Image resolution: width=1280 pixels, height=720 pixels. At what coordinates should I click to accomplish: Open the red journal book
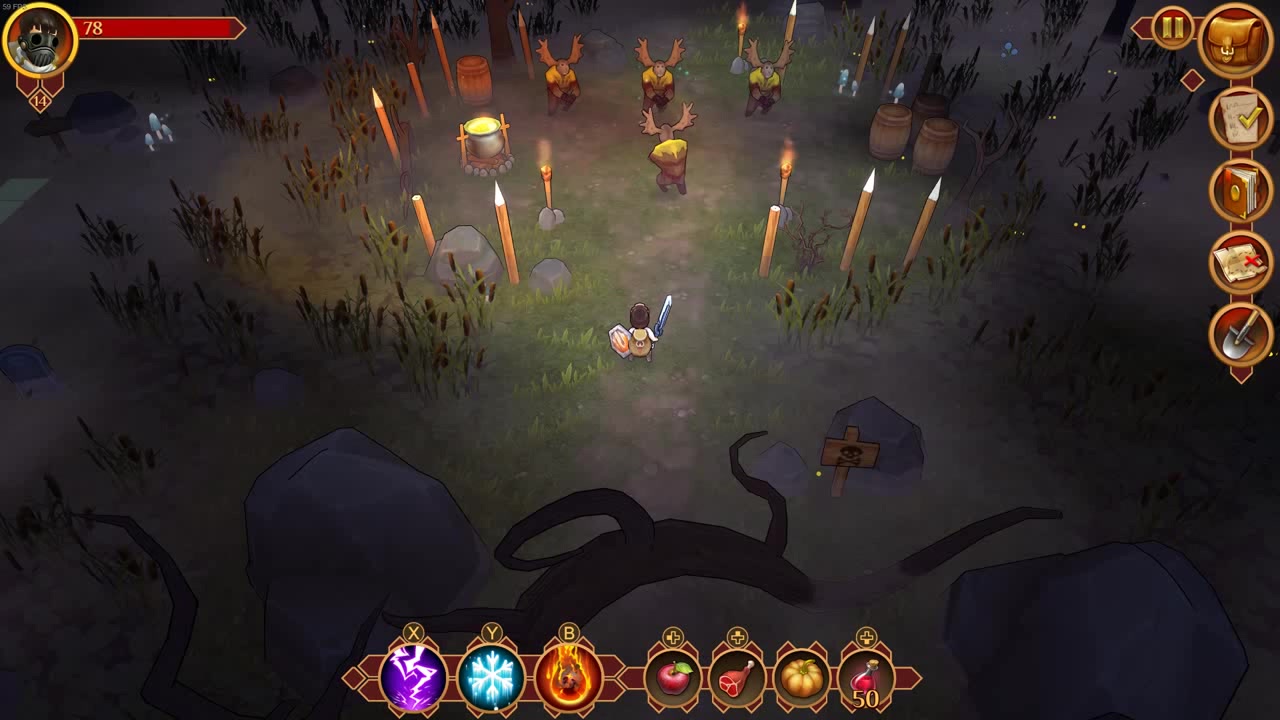[x=1241, y=190]
